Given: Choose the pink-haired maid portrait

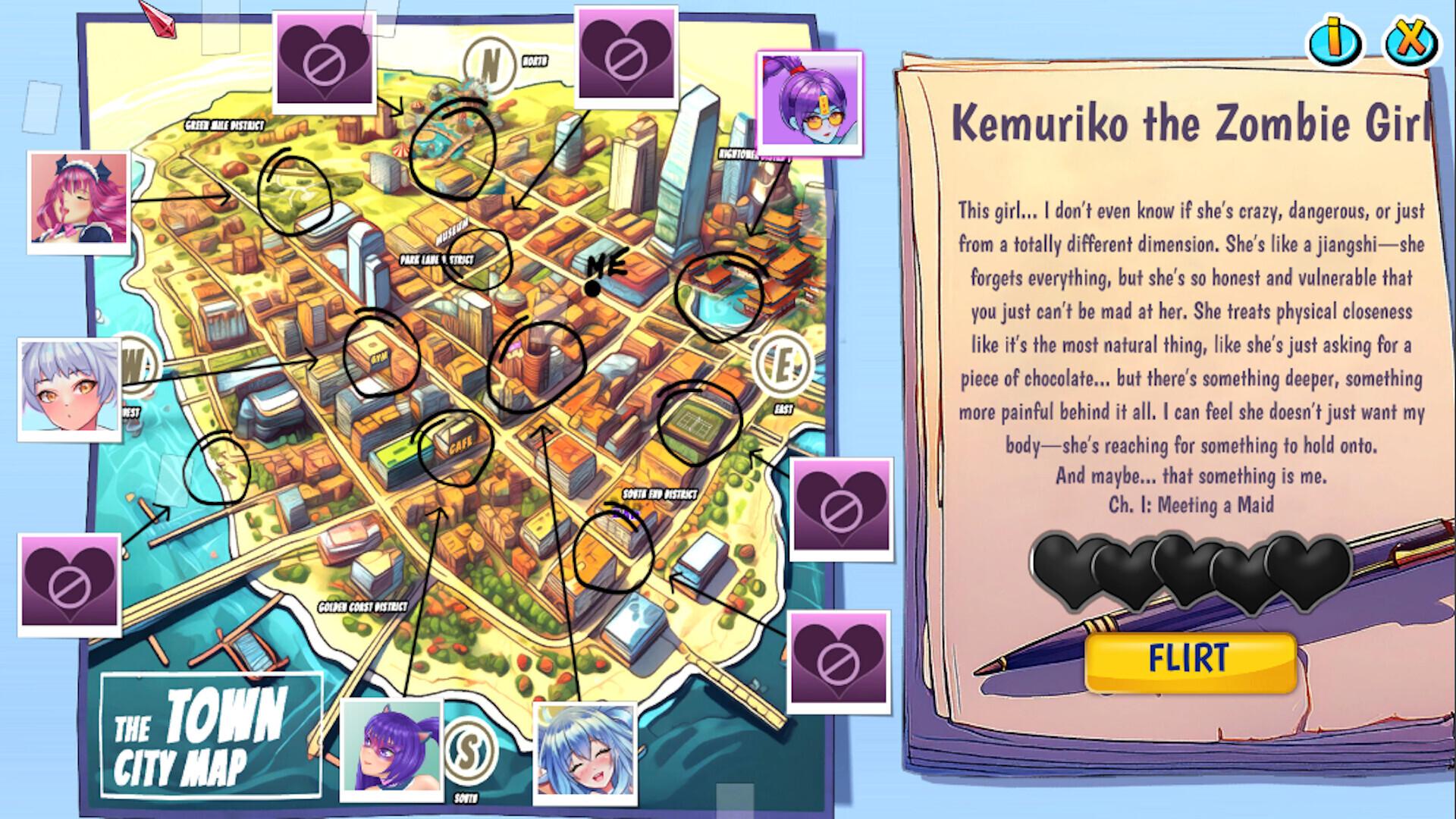Looking at the screenshot, I should 78,199.
